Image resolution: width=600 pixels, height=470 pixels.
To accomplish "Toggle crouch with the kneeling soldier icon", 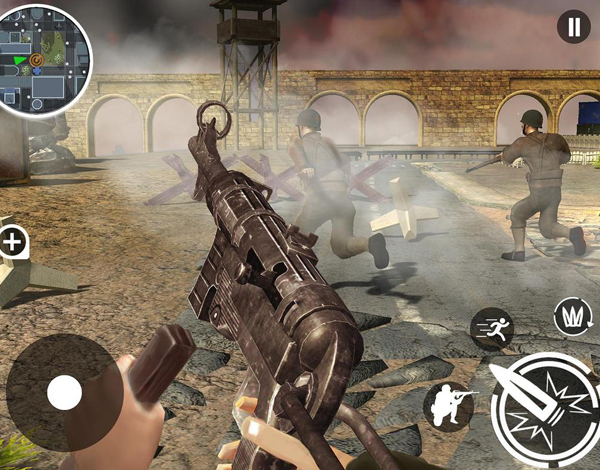I will [x=448, y=406].
